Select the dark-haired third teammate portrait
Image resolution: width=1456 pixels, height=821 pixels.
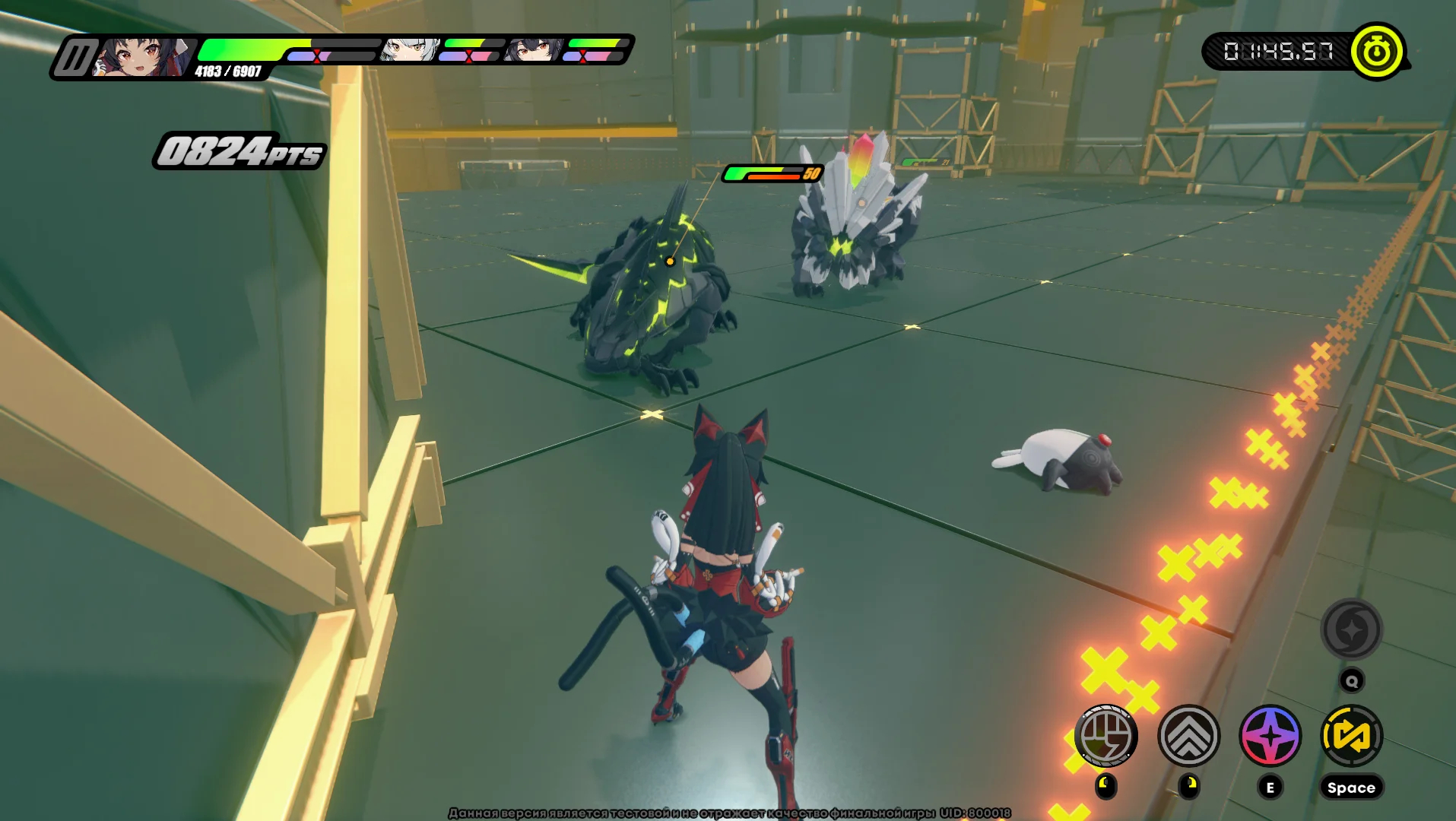click(535, 50)
